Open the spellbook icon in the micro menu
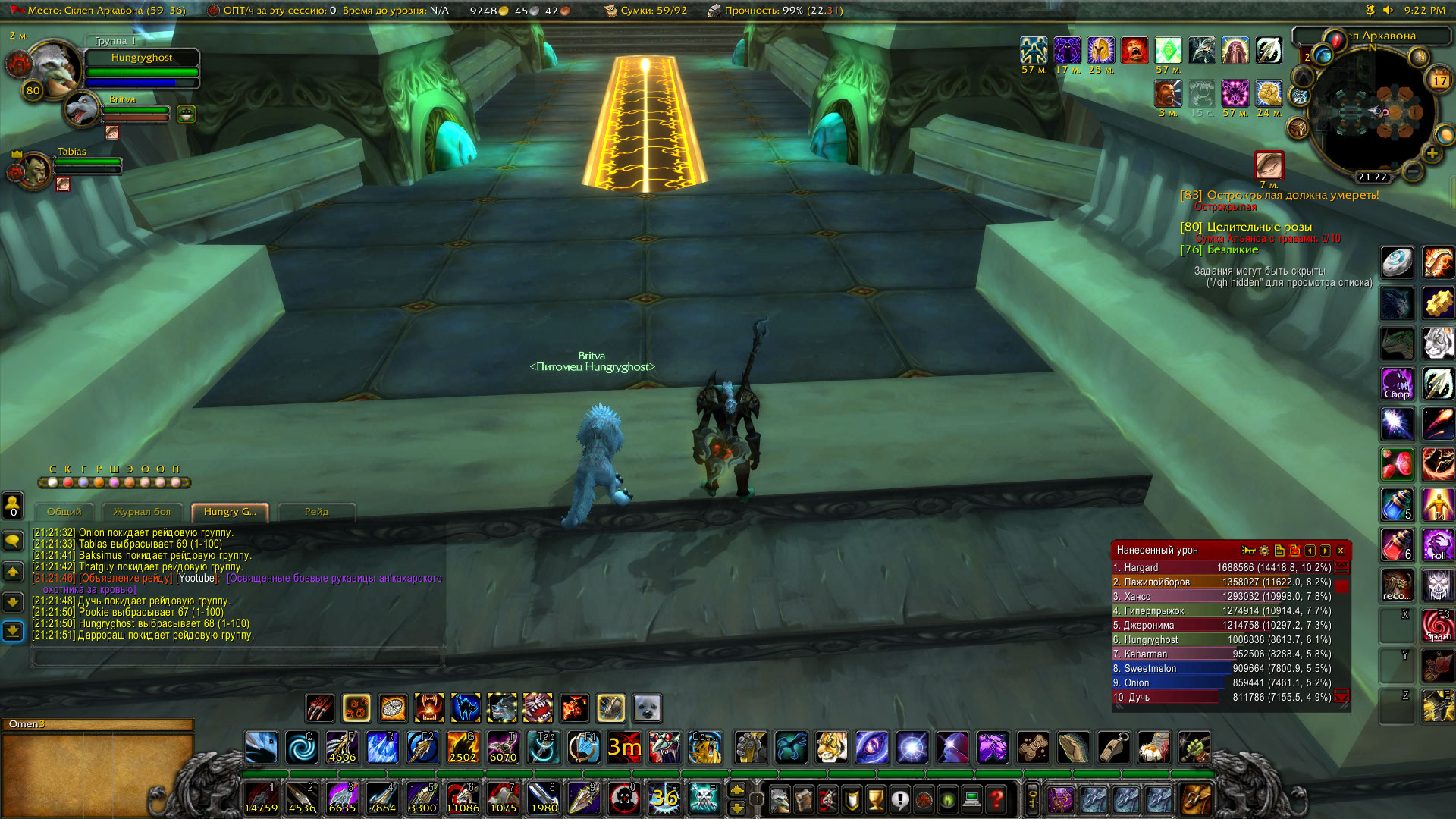The image size is (1456, 819). coord(804,798)
